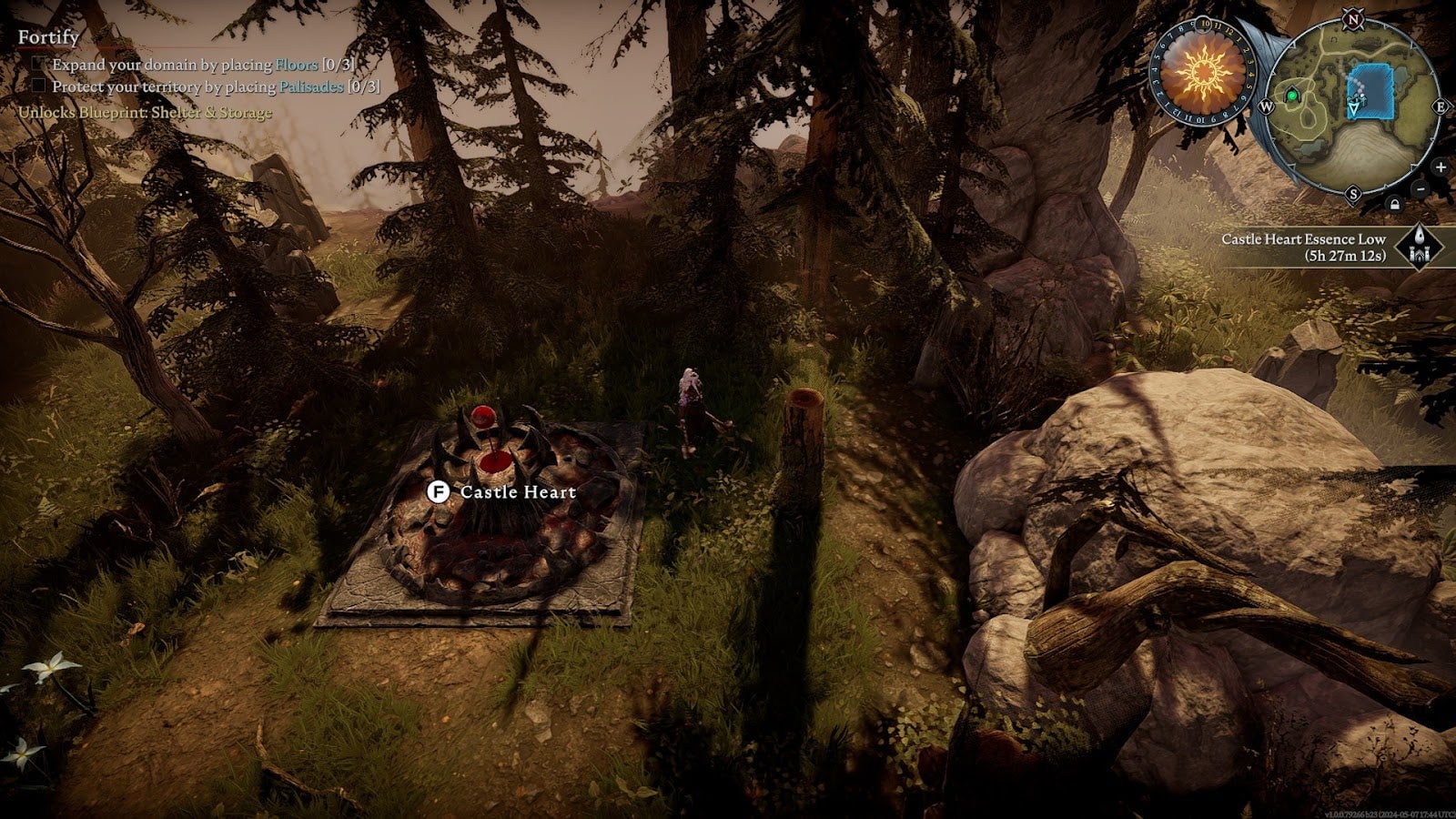The width and height of the screenshot is (1456, 819).
Task: Click the West compass marker
Action: (x=1266, y=106)
